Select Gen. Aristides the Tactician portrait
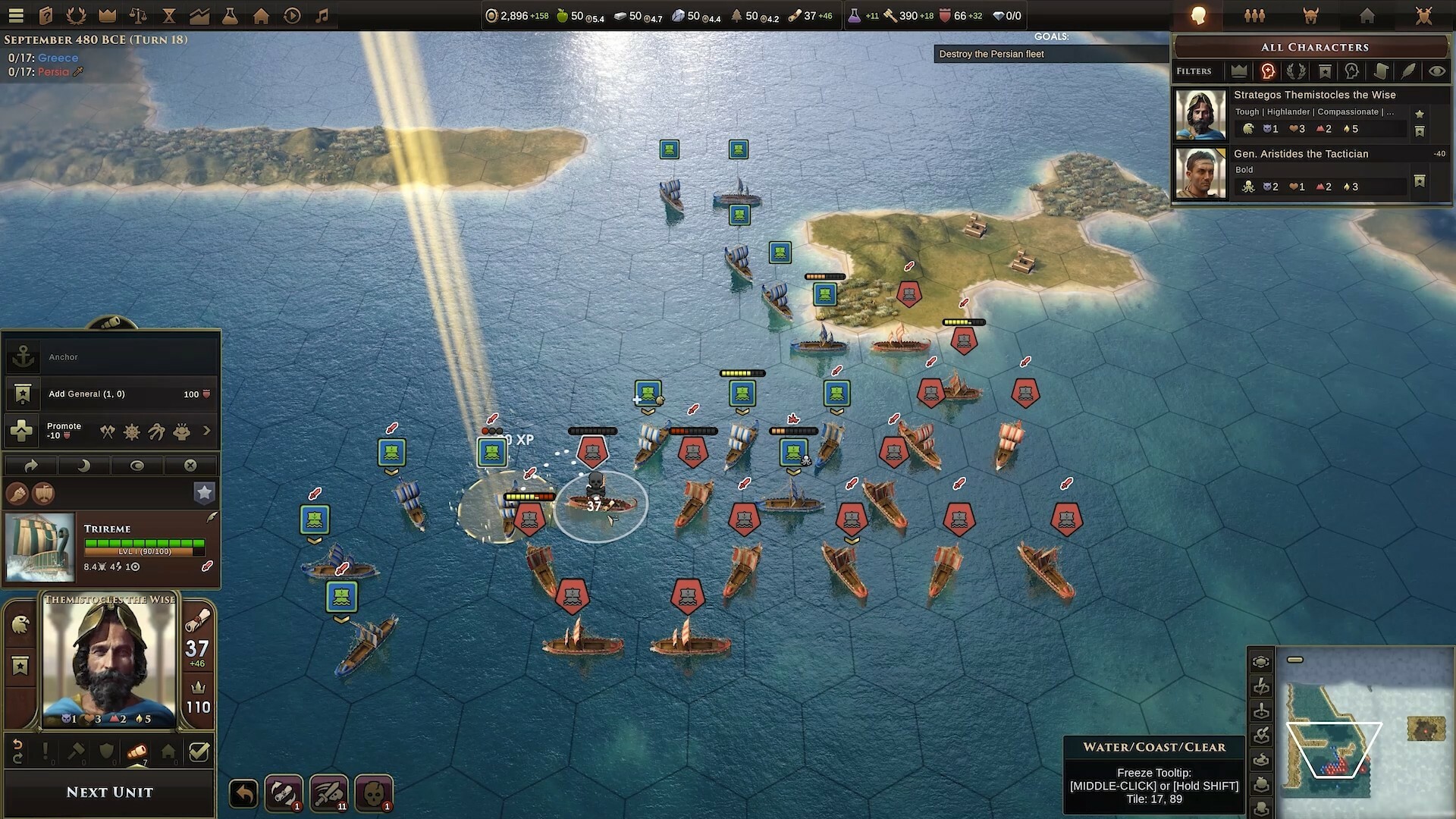 (1200, 173)
